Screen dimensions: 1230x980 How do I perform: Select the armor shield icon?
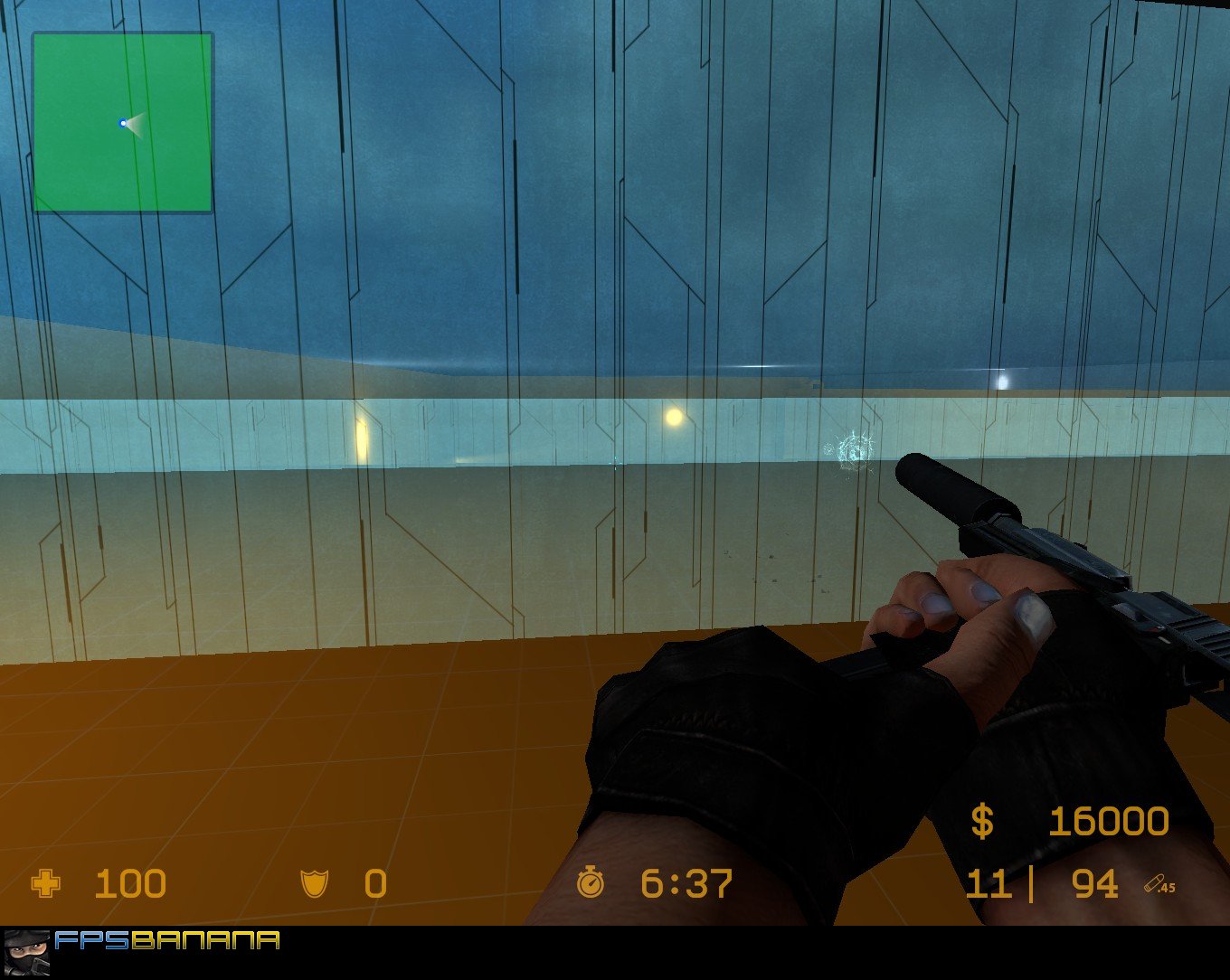coord(312,884)
